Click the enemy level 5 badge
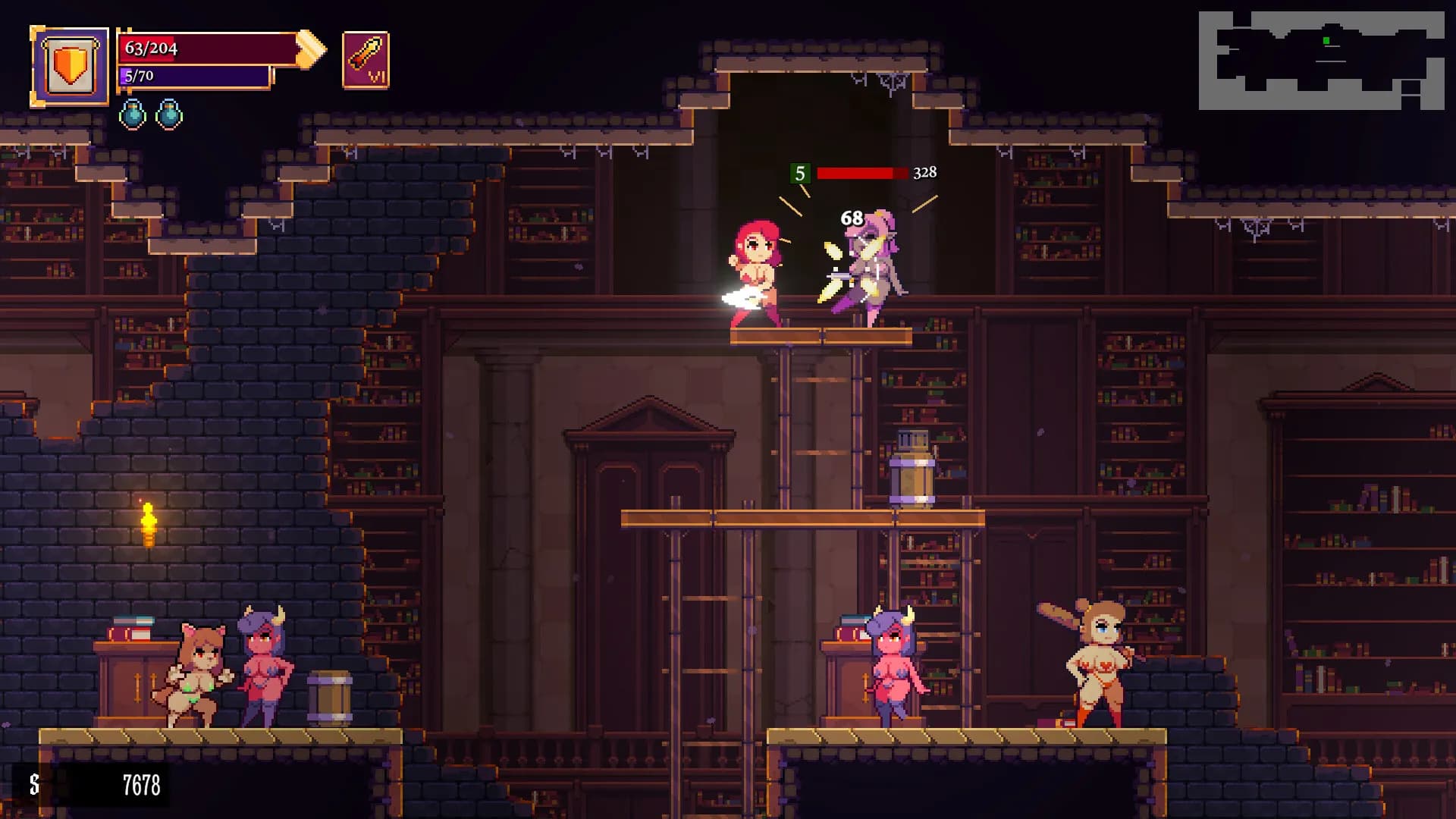Screen dimensions: 1456x819 pos(800,173)
